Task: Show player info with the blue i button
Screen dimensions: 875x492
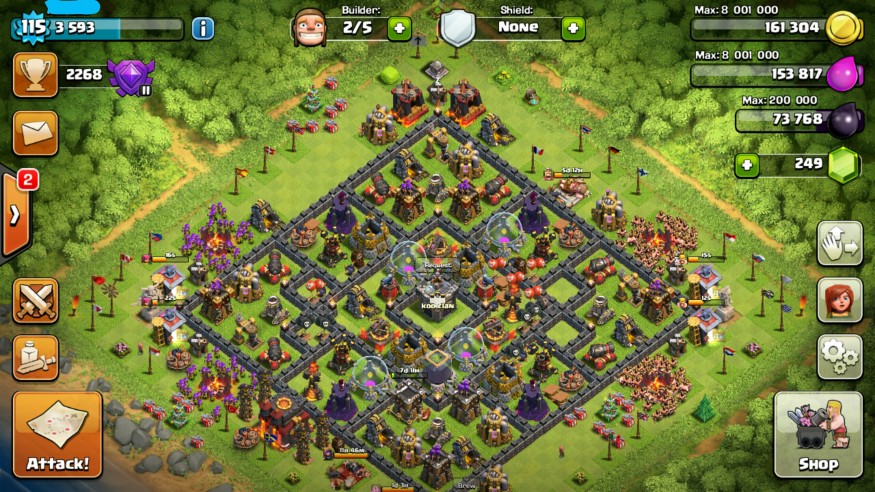Action: point(203,28)
